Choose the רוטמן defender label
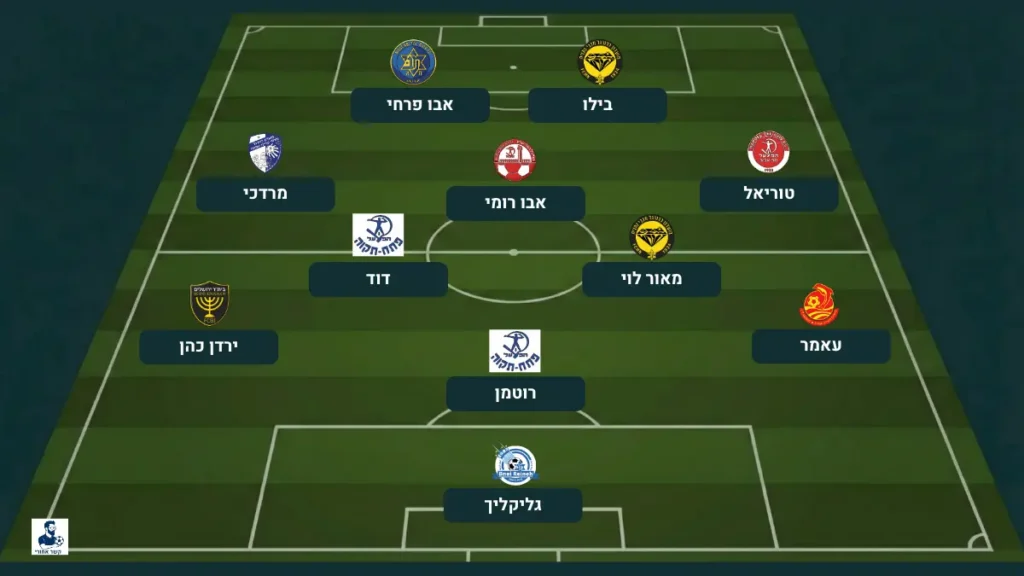1024x576 pixels. pyautogui.click(x=515, y=394)
